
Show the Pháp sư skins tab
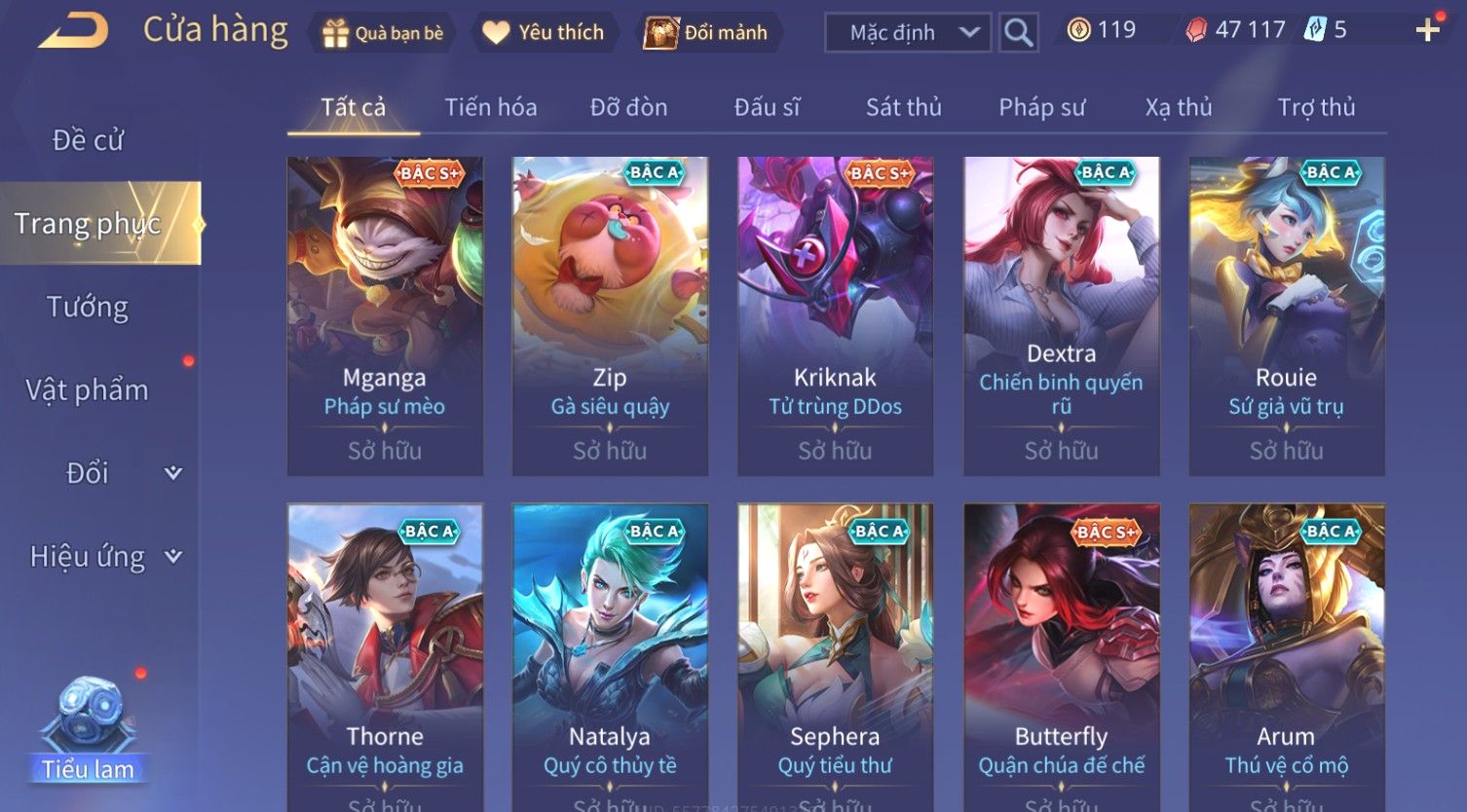pos(1041,107)
